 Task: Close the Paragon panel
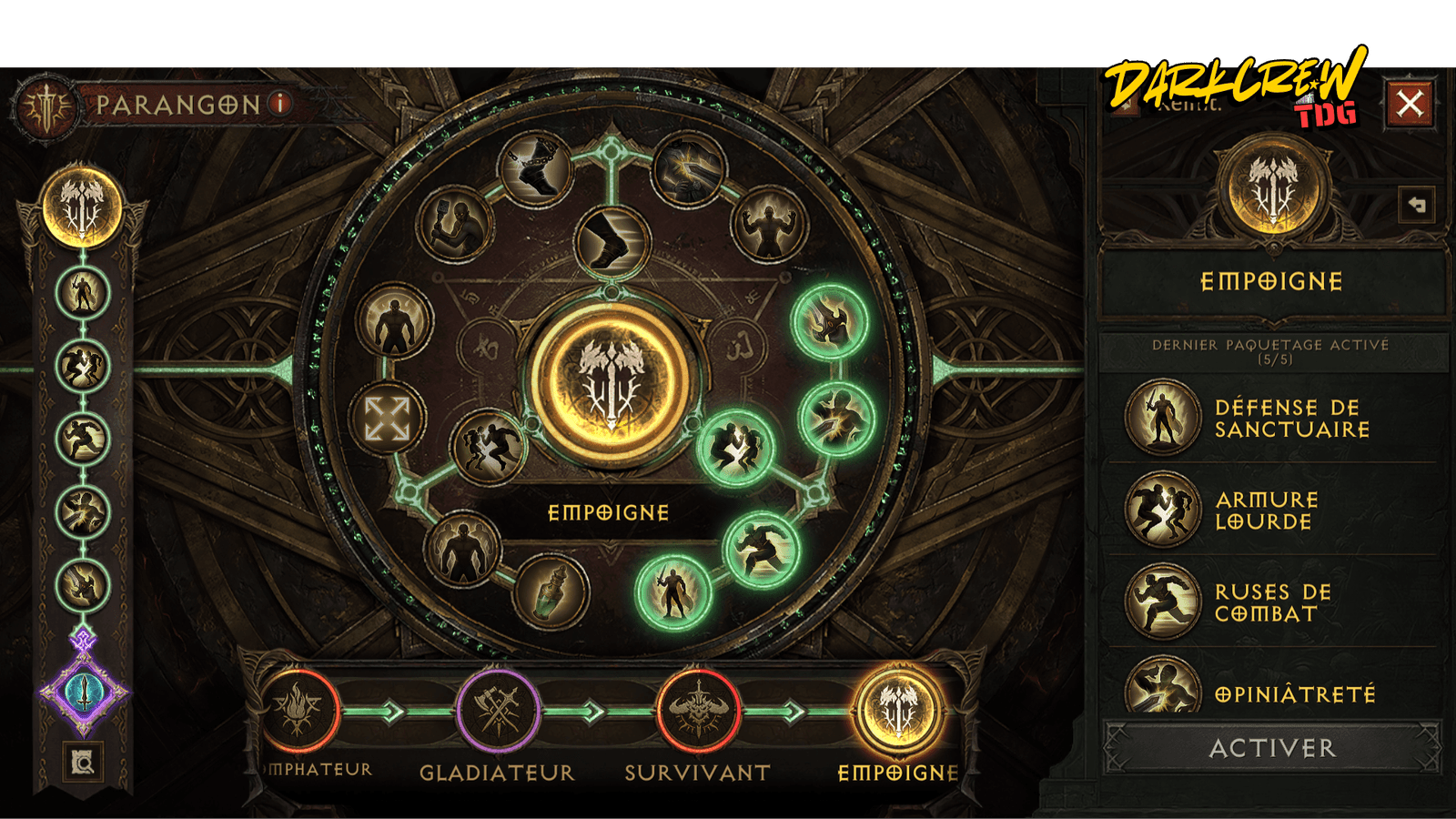(1410, 104)
